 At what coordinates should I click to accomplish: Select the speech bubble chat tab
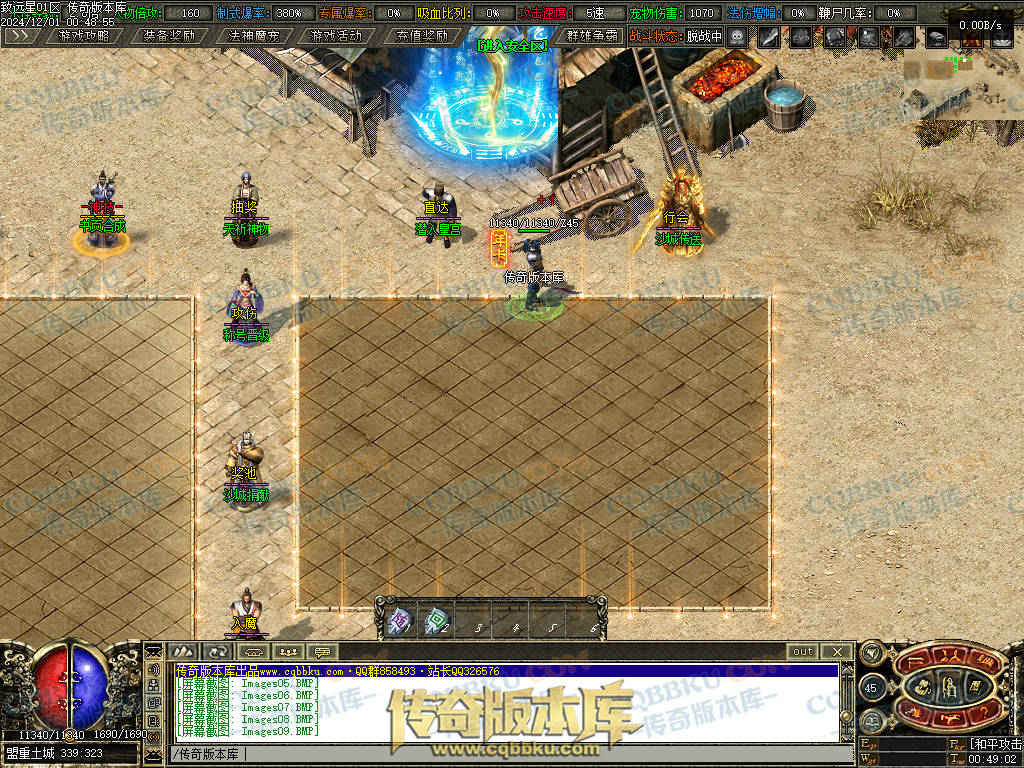click(321, 652)
